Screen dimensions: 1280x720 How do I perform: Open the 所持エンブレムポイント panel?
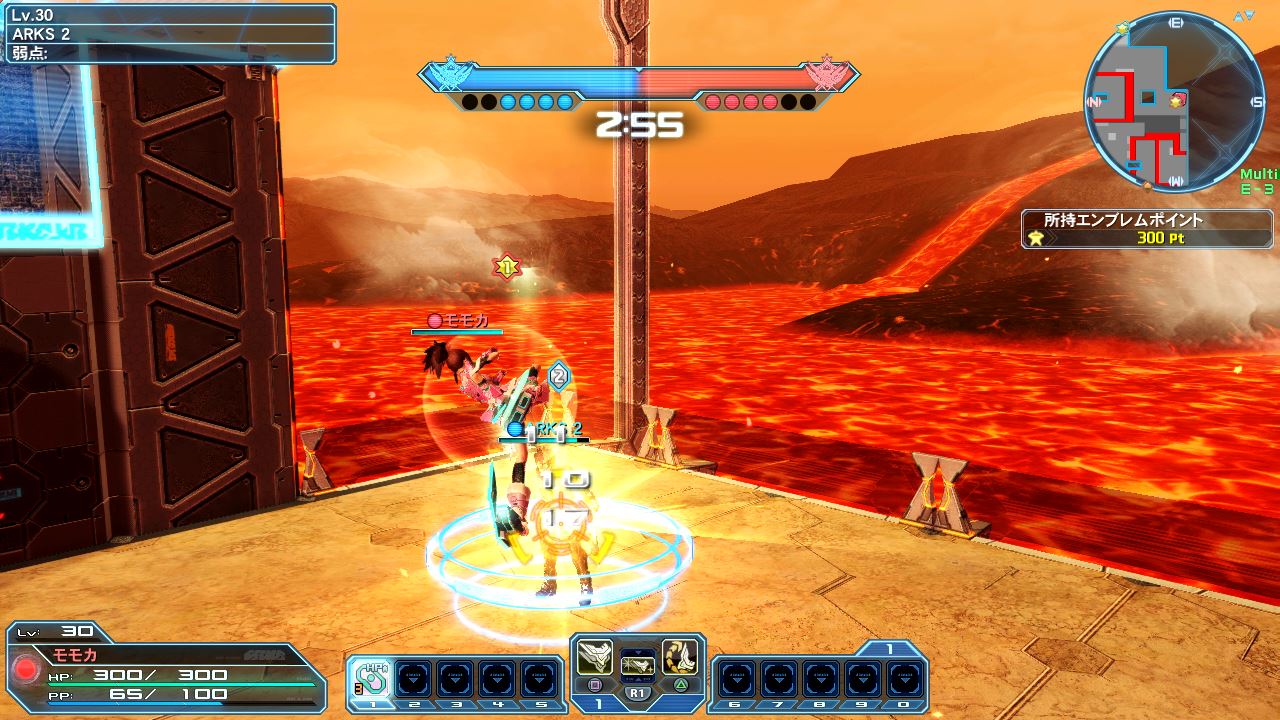pyautogui.click(x=1147, y=229)
